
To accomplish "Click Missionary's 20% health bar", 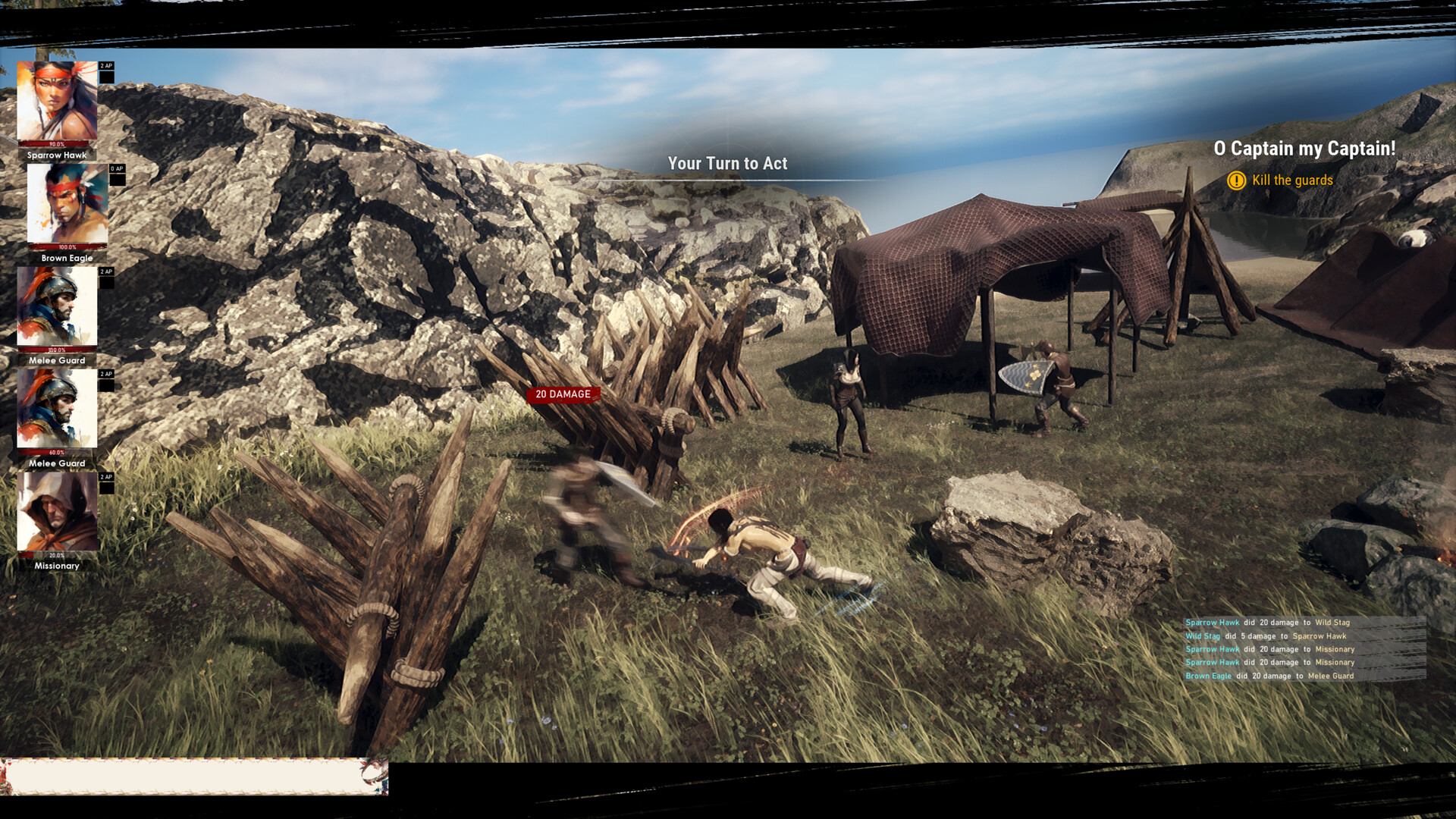I will pyautogui.click(x=55, y=555).
